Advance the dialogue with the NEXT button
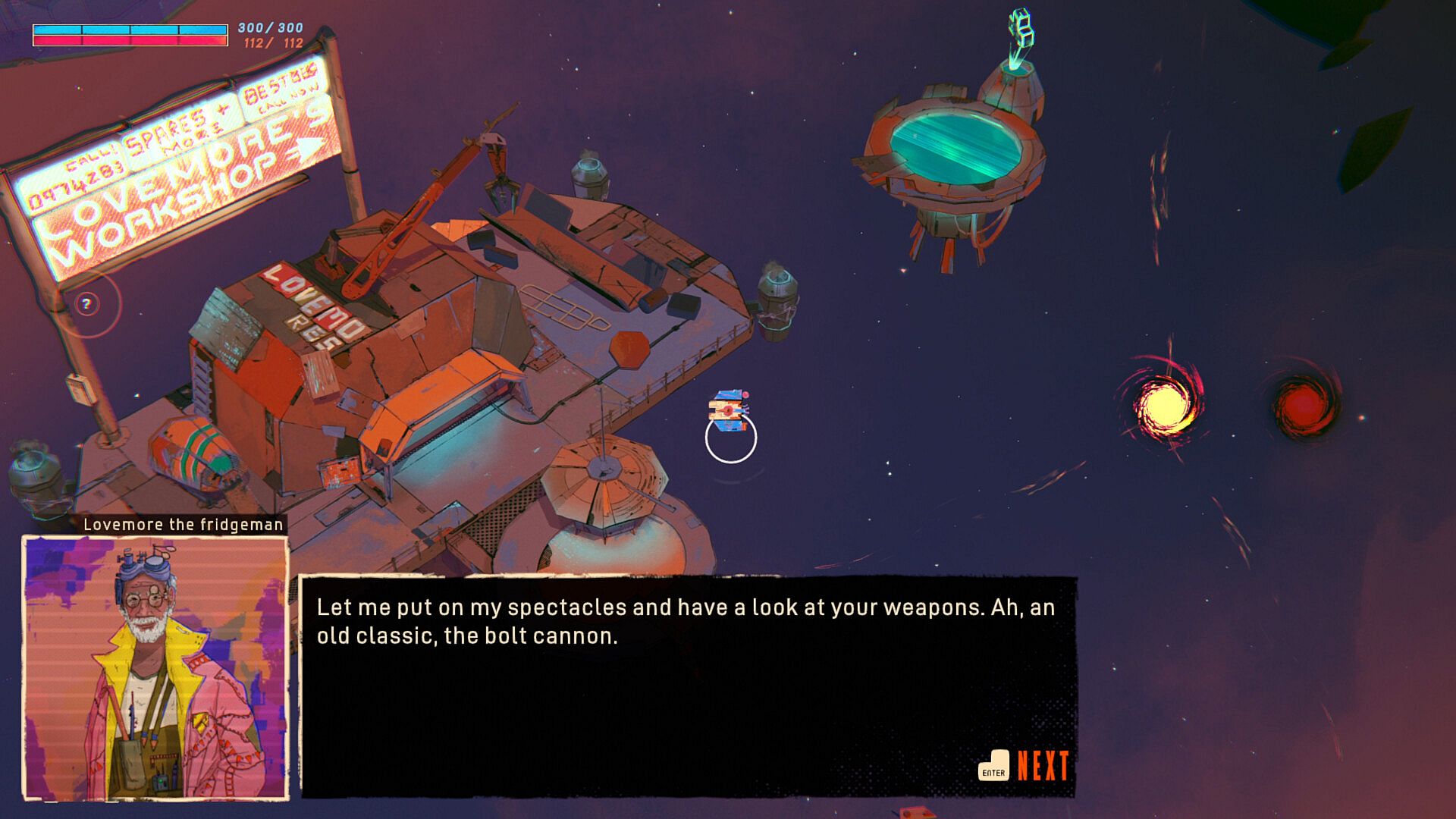 (x=1025, y=766)
